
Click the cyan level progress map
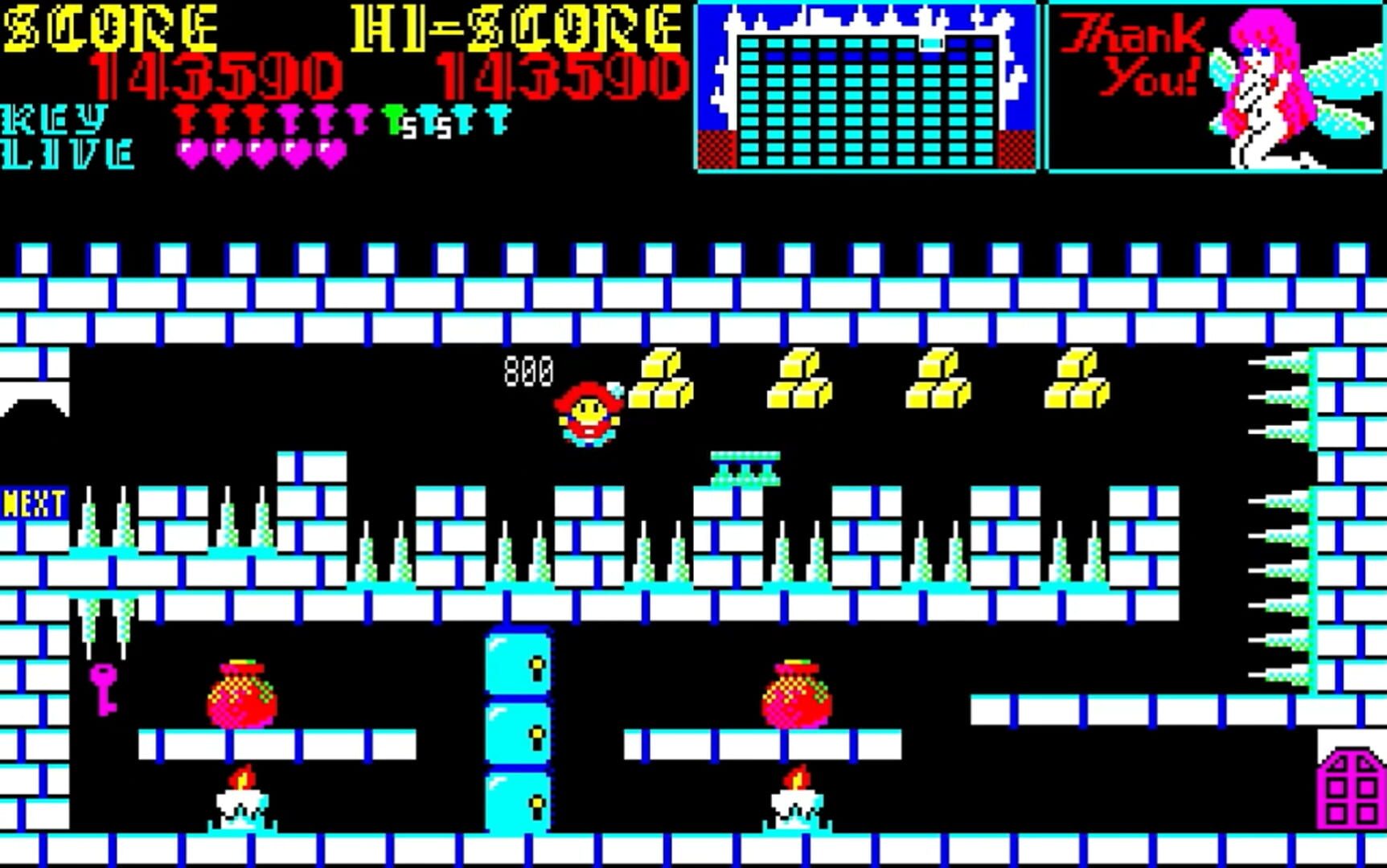864,88
